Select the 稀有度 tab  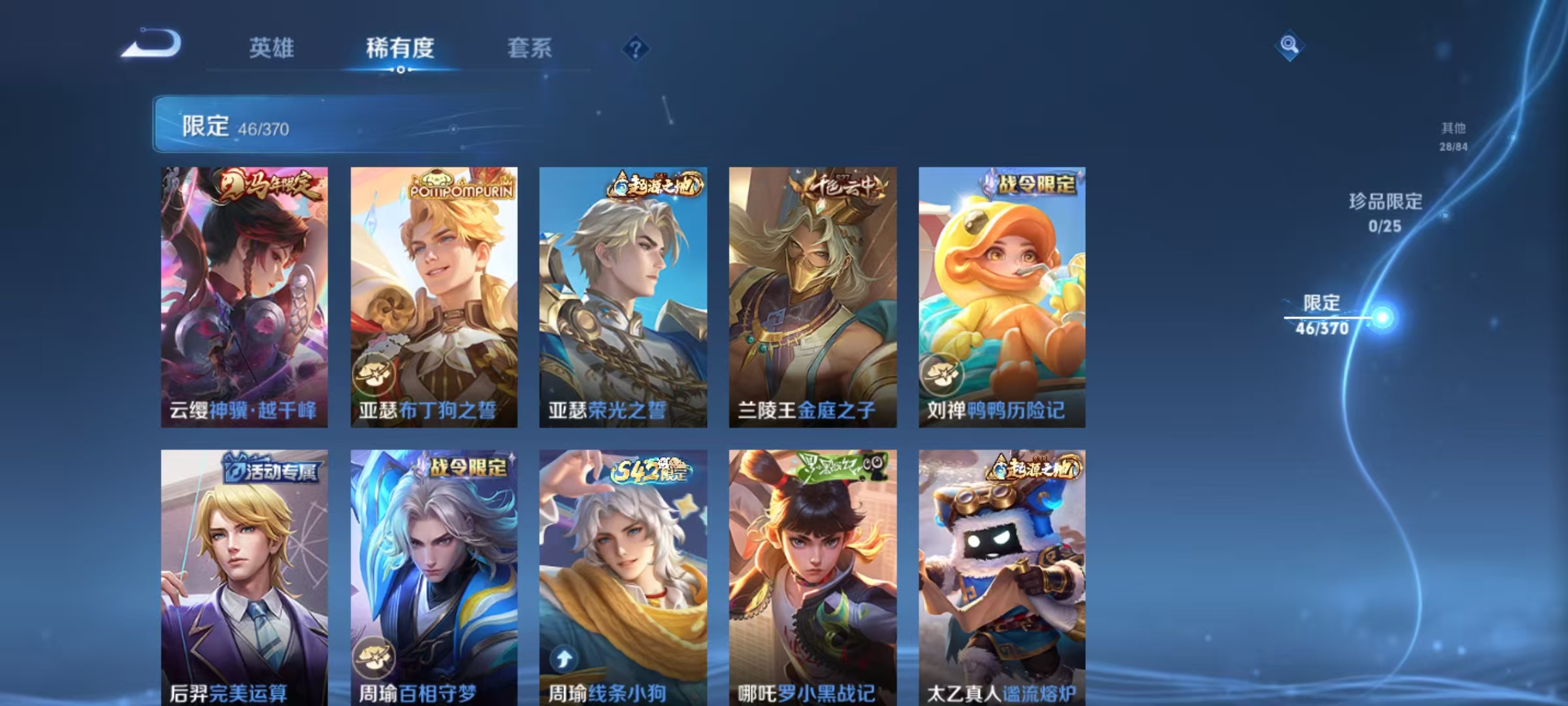(400, 48)
